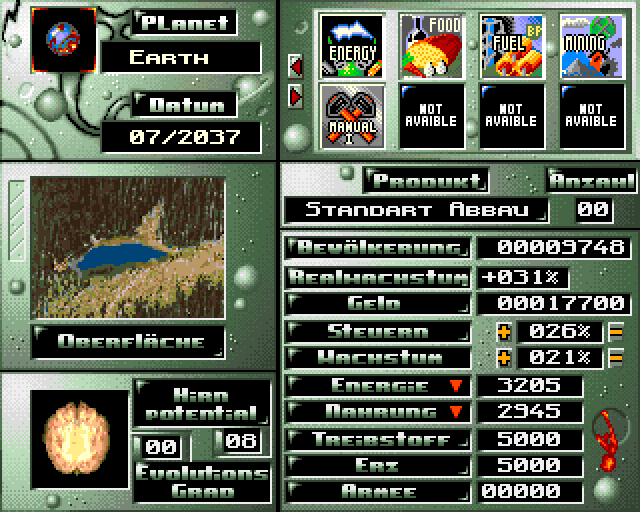This screenshot has height=512, width=640.
Task: Pick the Fuel production icon
Action: point(510,45)
